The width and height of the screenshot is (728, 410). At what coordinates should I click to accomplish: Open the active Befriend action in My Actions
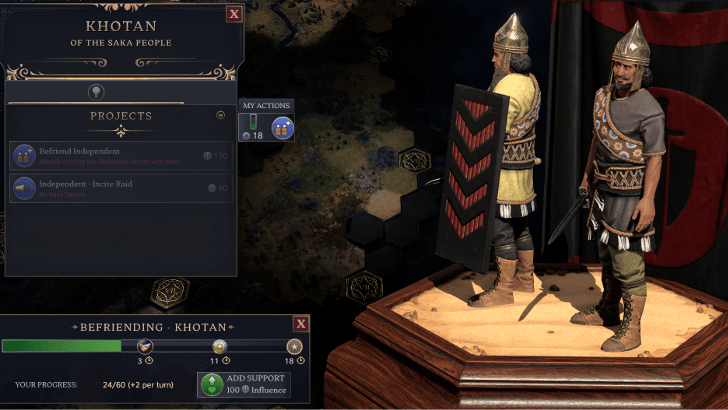pos(281,128)
